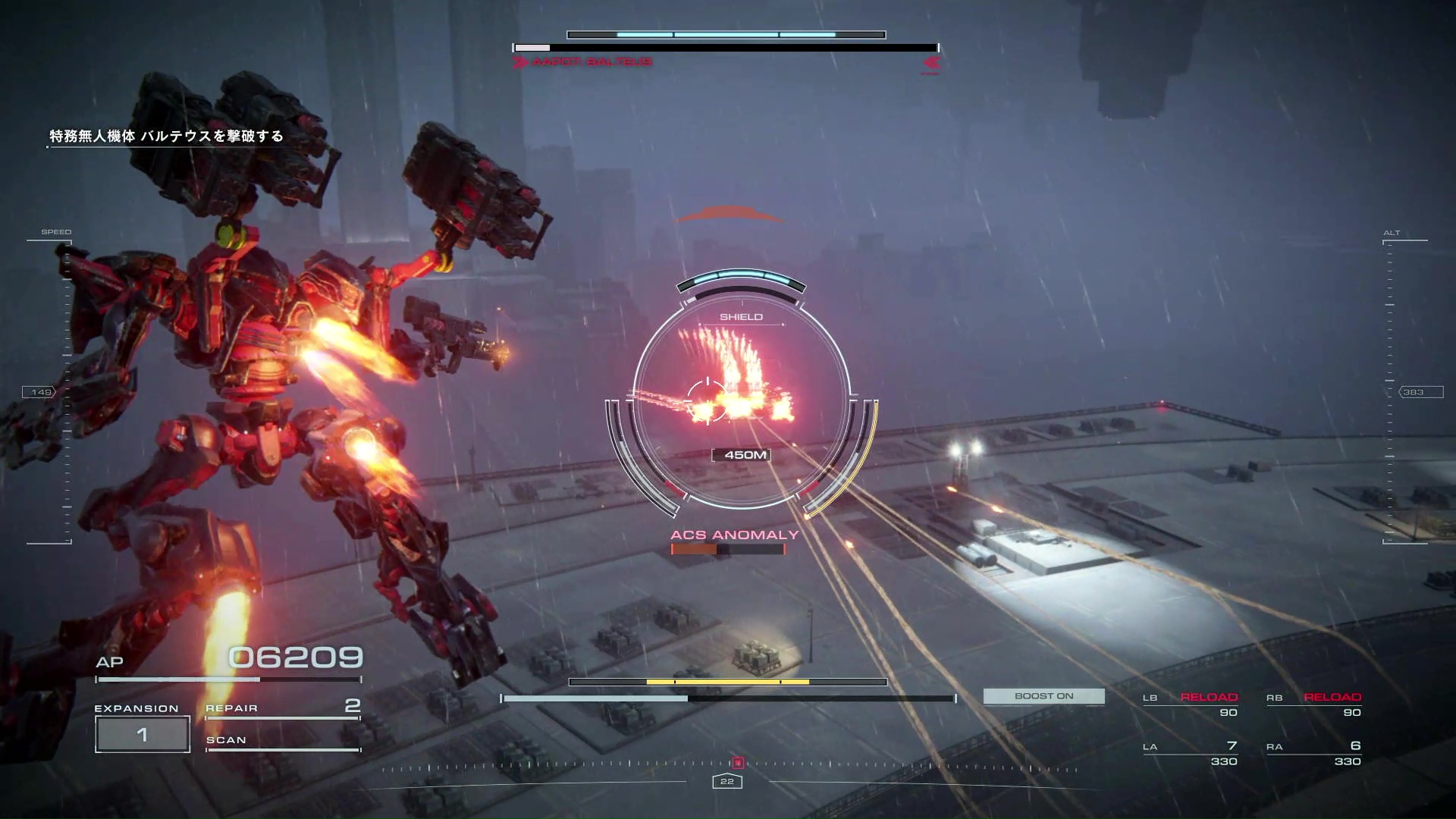Activate the Expansion slot box

[143, 734]
